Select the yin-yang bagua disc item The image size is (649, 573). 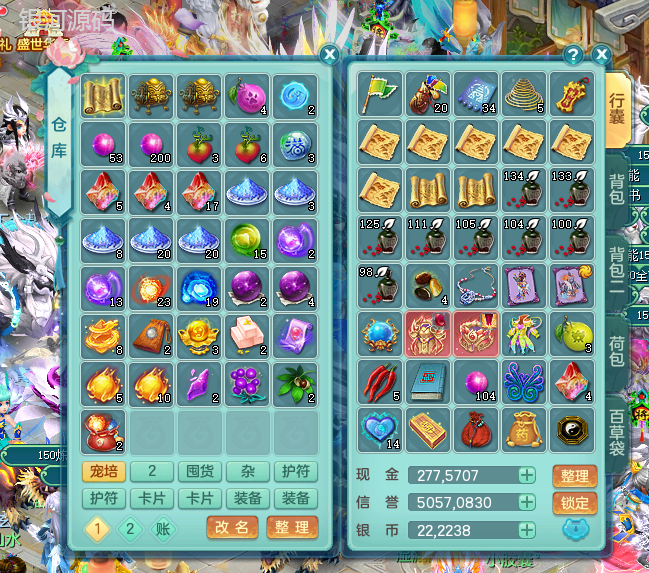pos(574,429)
